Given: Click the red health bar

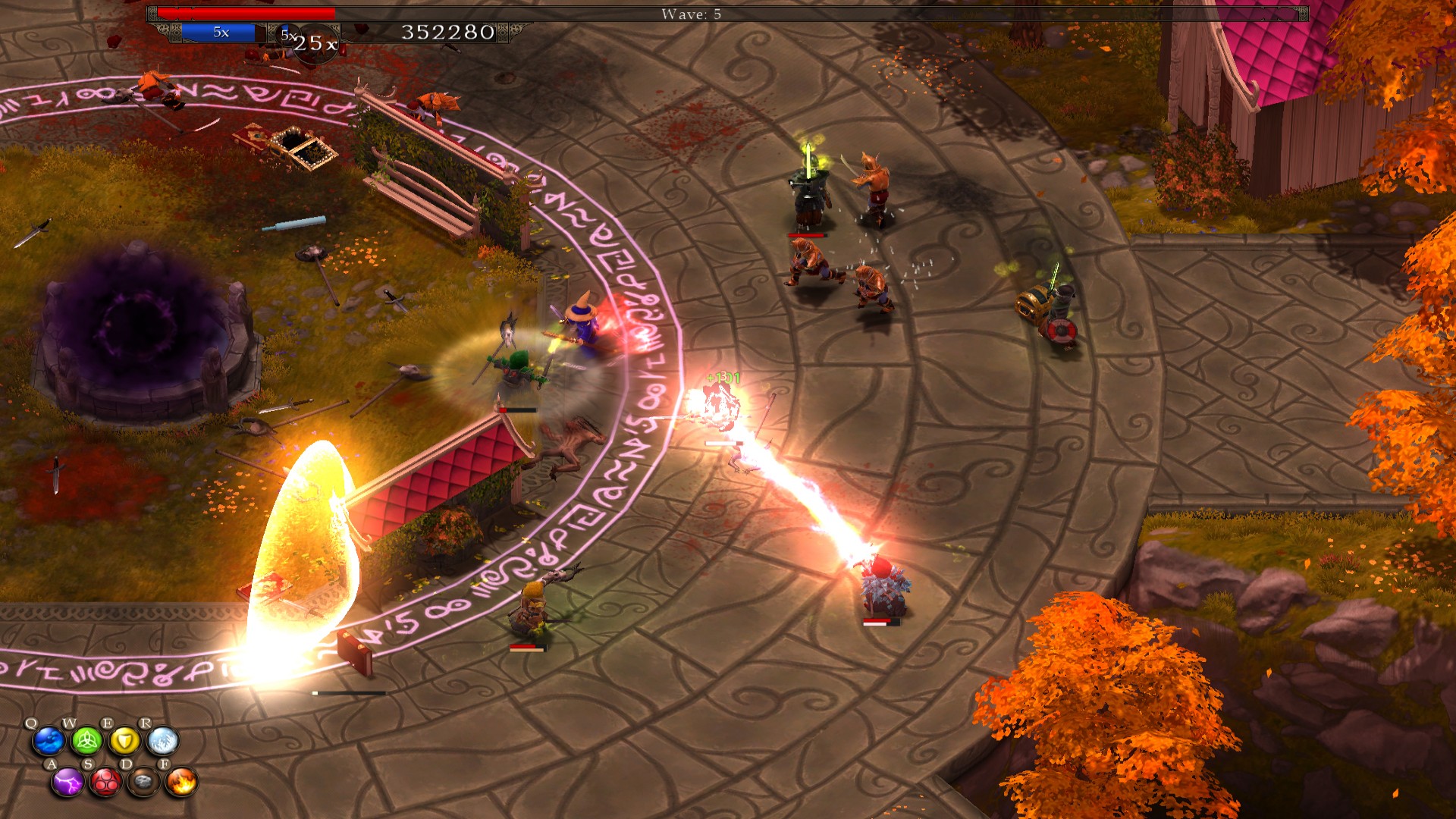Looking at the screenshot, I should [x=246, y=12].
